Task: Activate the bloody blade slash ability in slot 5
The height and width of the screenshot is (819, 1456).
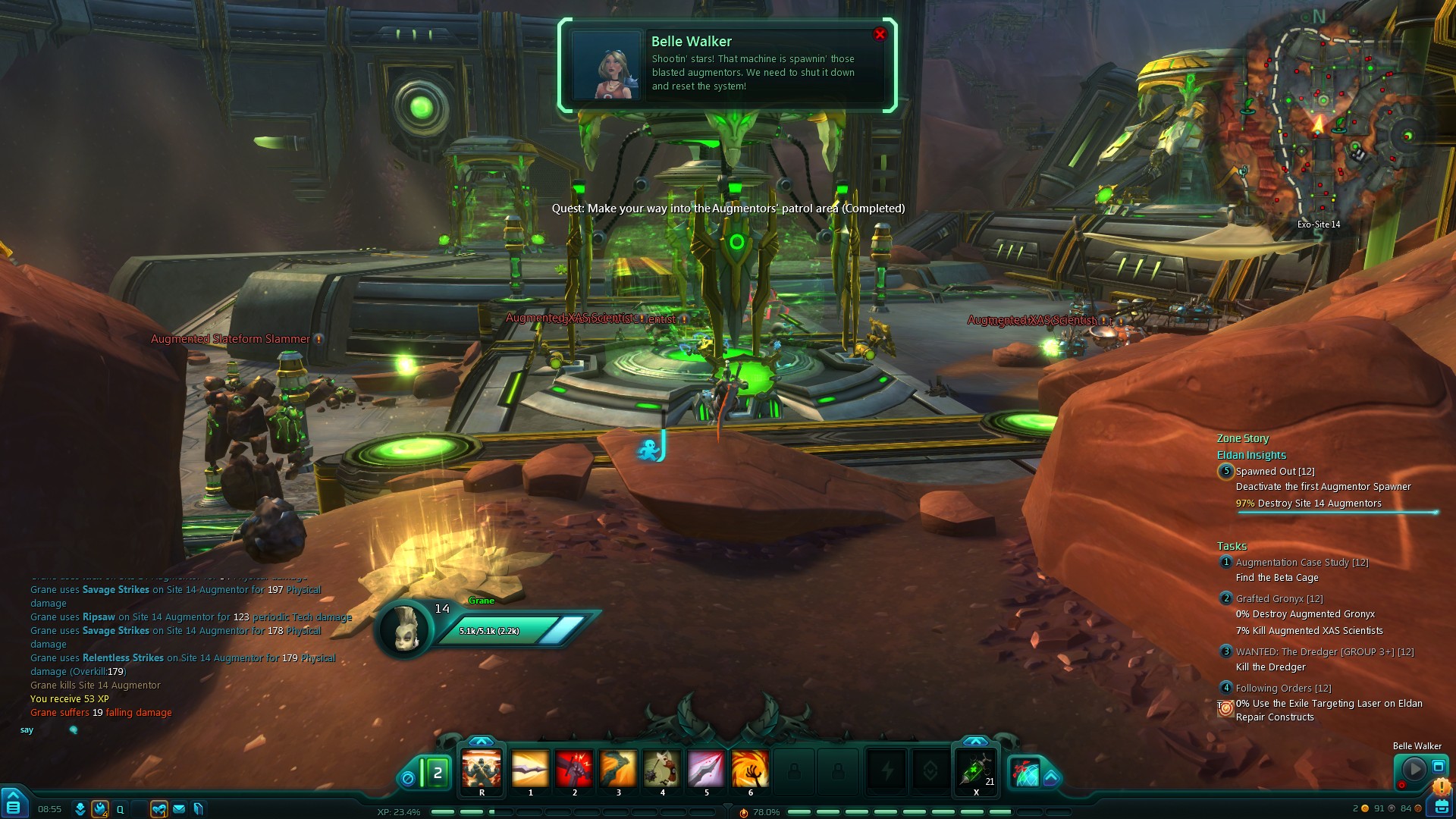Action: [x=706, y=769]
